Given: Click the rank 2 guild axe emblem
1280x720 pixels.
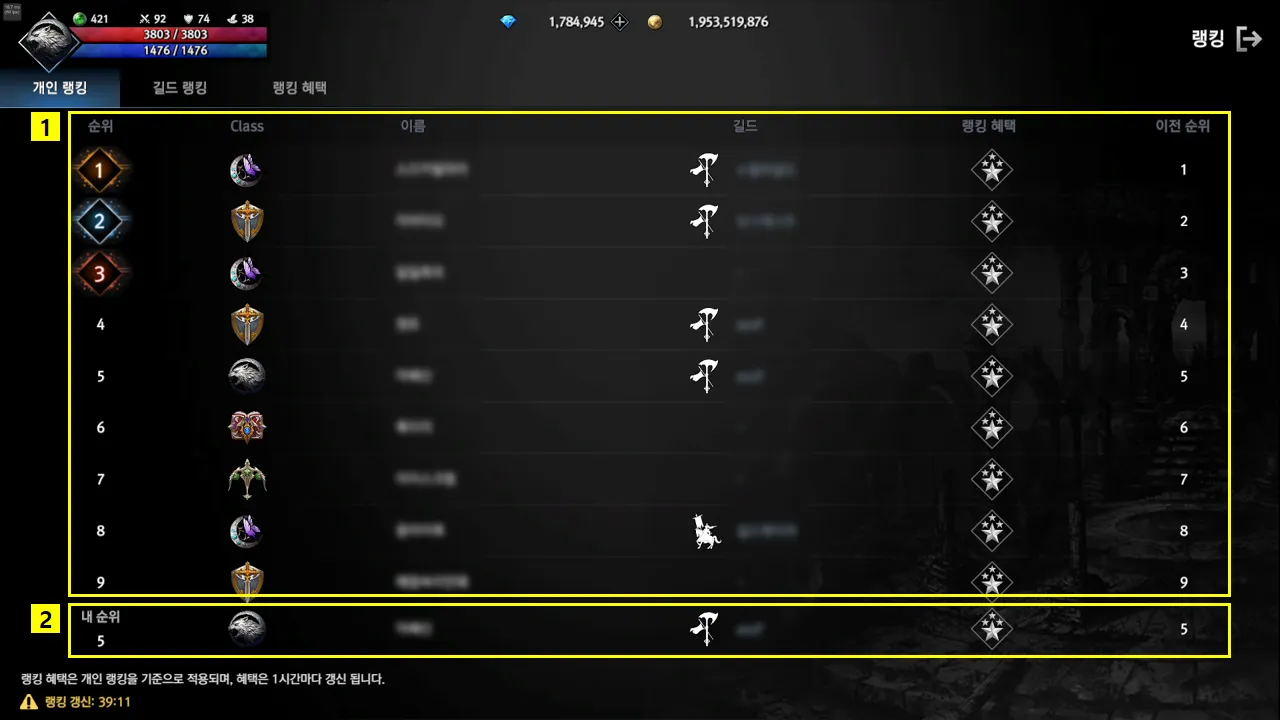Looking at the screenshot, I should [705, 221].
